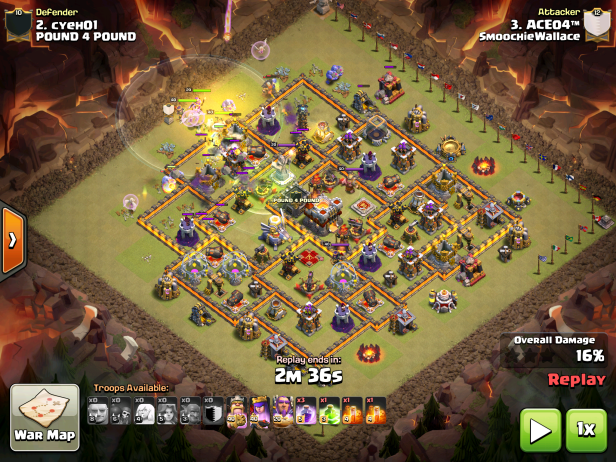Open the War Map
Screen dimensions: 616x462
(45, 417)
